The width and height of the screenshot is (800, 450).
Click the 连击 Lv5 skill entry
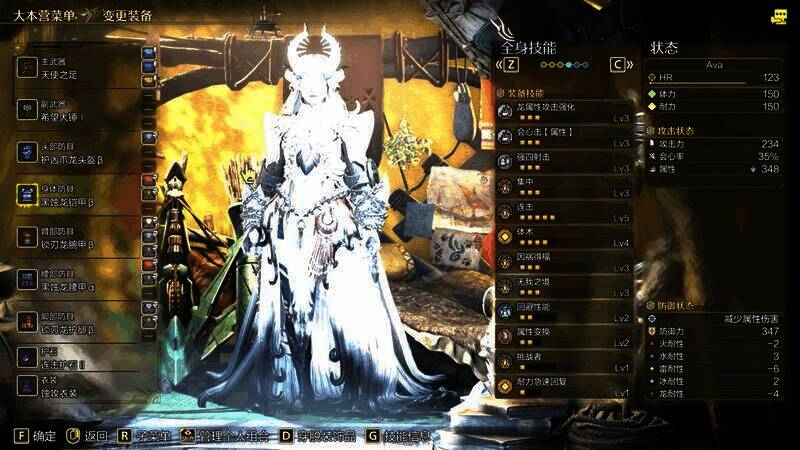click(565, 212)
